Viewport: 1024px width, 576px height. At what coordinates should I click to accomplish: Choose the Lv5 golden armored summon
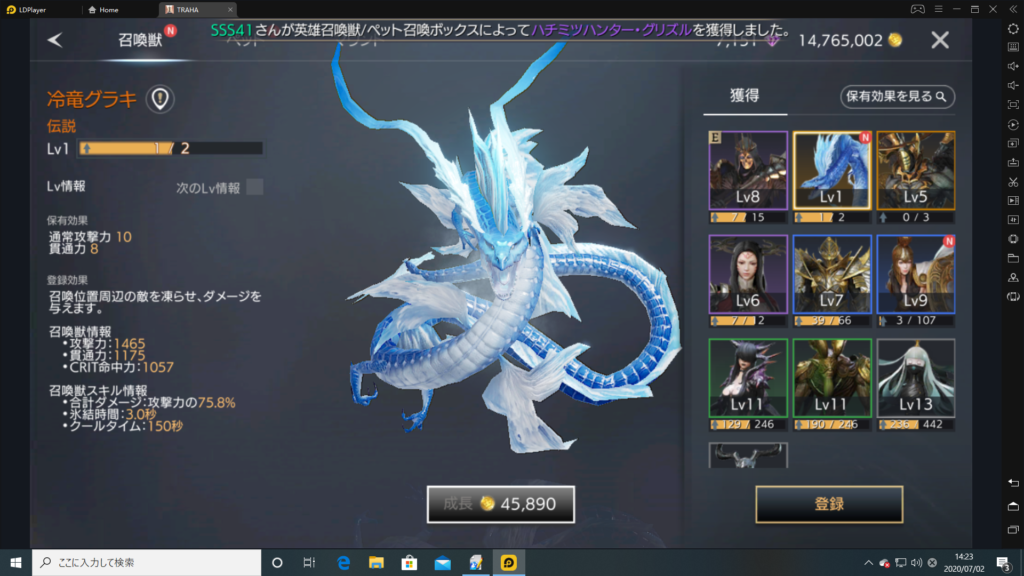coord(916,170)
